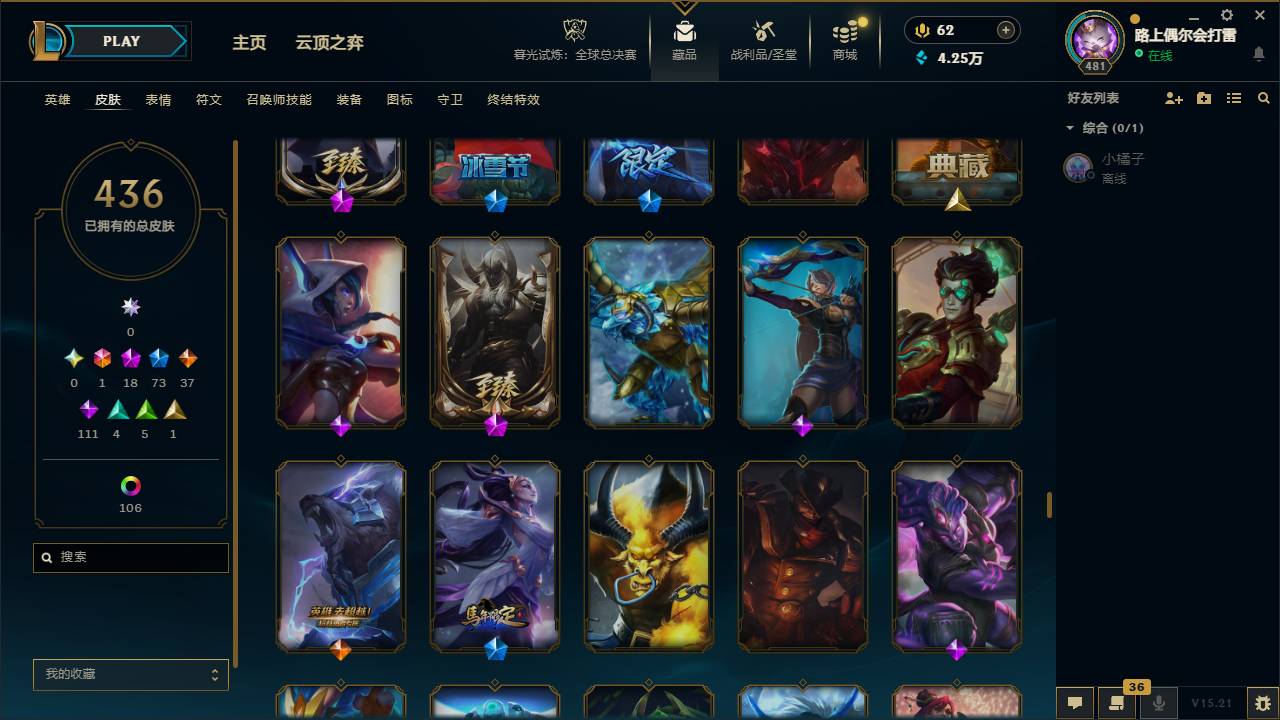This screenshot has width=1280, height=720.
Task: Switch to the 云顶之弈 tab
Action: pyautogui.click(x=330, y=43)
